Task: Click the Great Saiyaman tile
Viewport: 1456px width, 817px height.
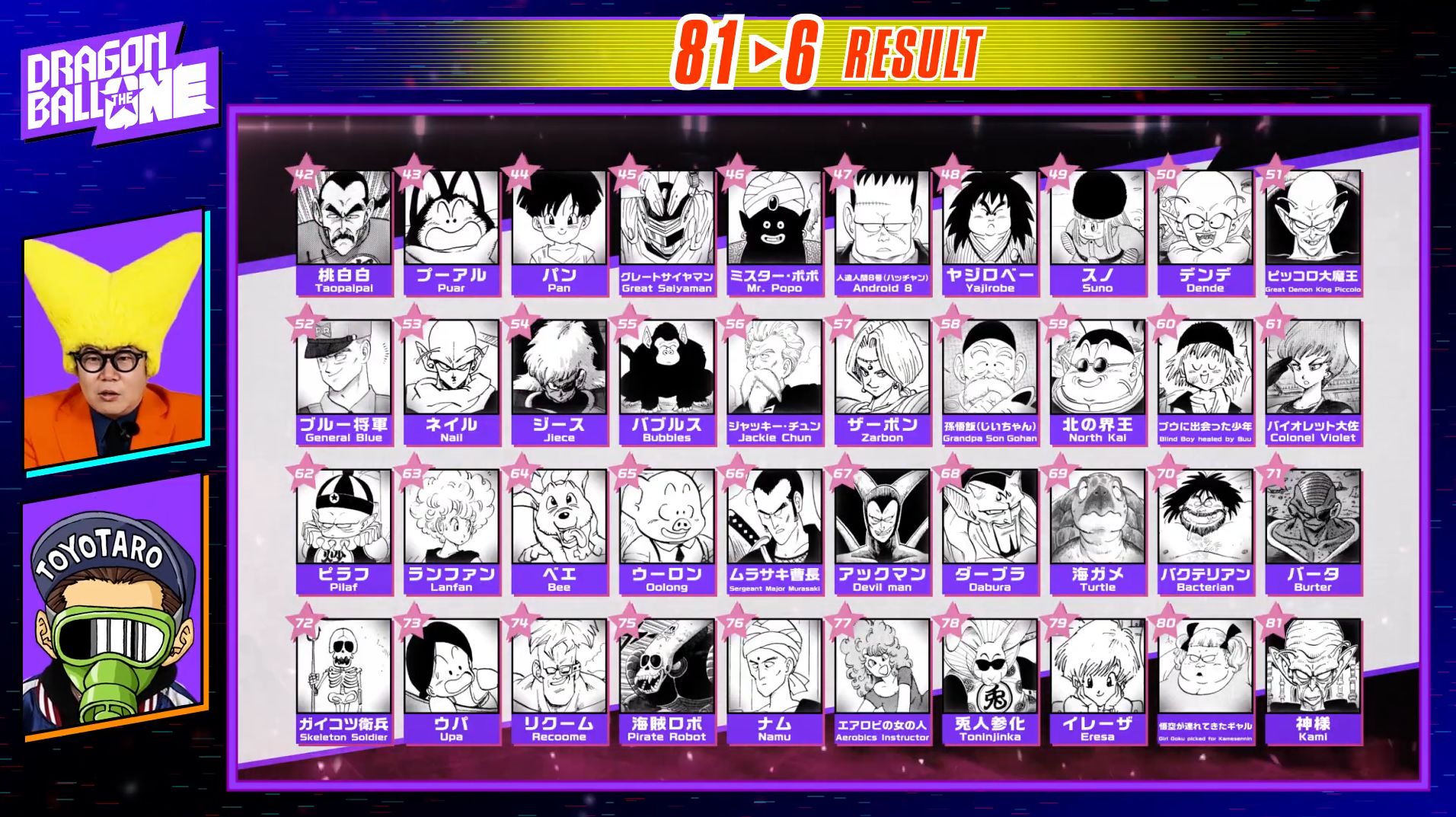Action: pos(666,231)
